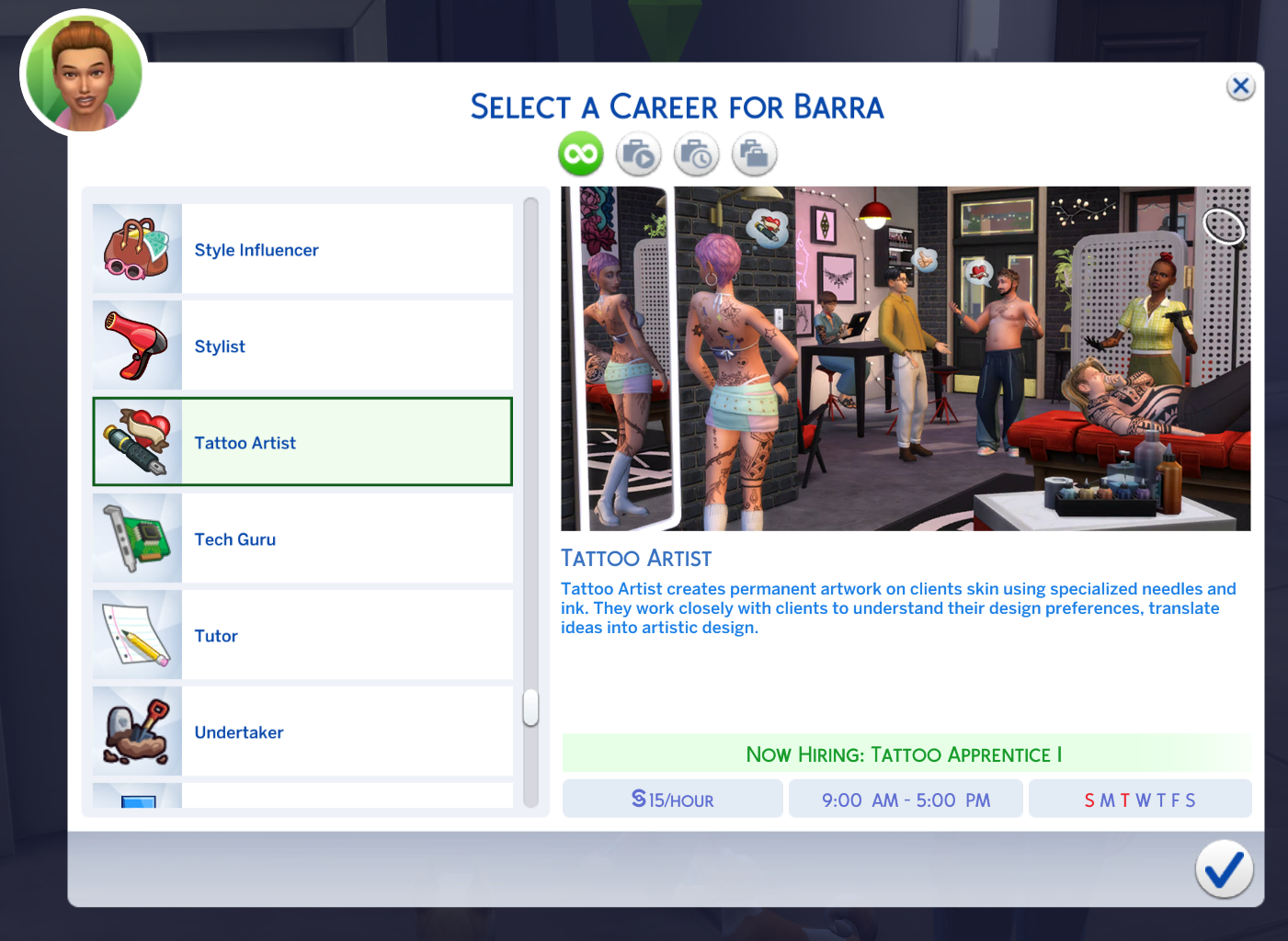Image resolution: width=1288 pixels, height=941 pixels.
Task: Click the Tattoo Artist career preview image
Action: (x=906, y=357)
